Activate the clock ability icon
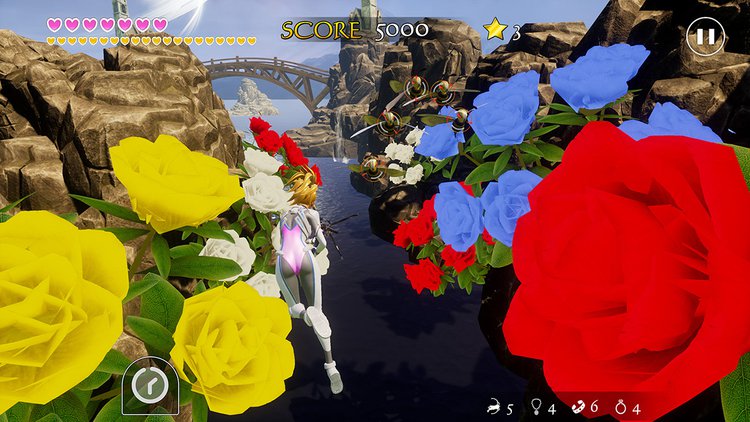The image size is (750, 422). coord(150,384)
